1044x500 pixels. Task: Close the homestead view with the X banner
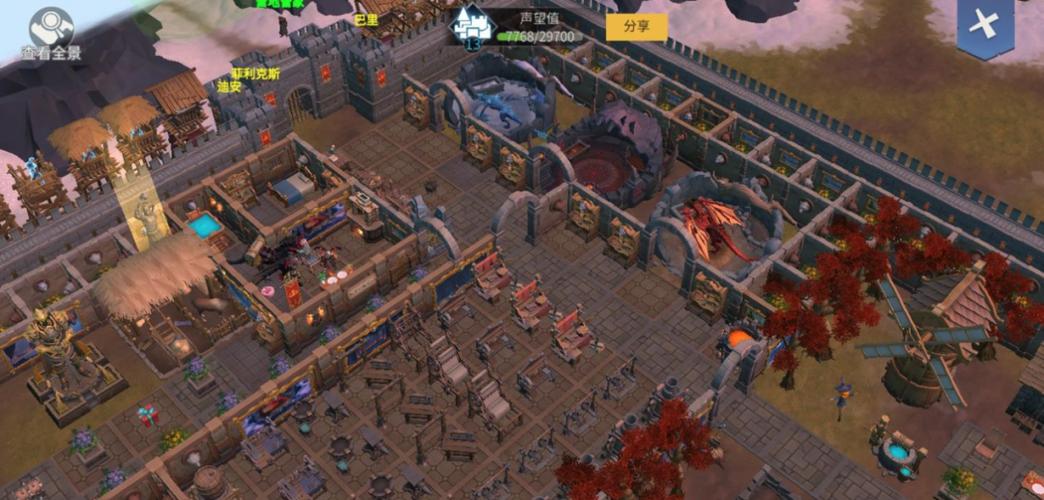coord(984,26)
